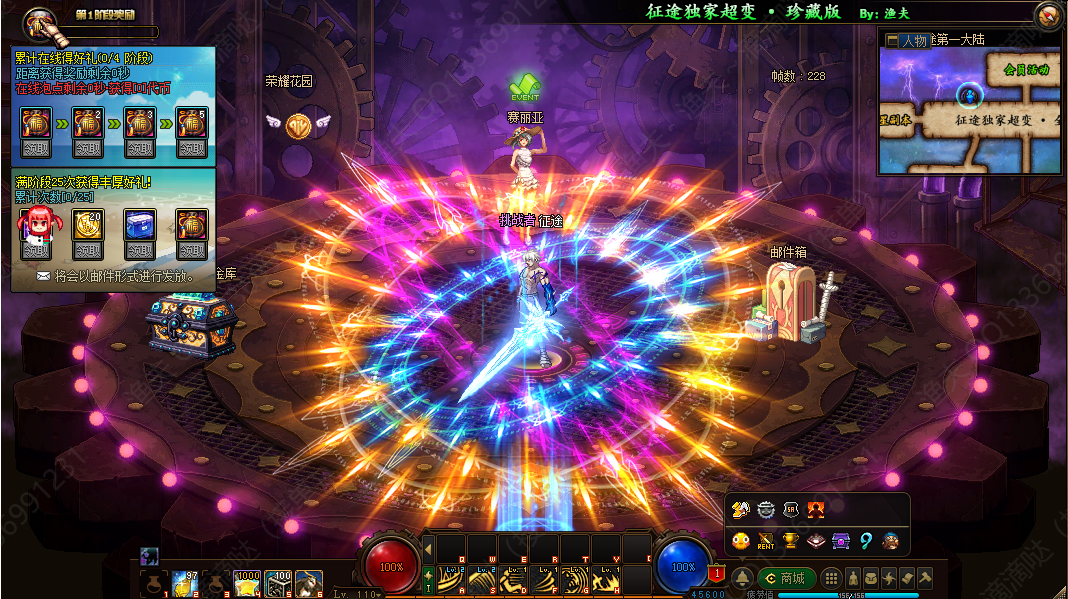Open the RENT crossed-swords icon
1068x599 pixels.
[766, 541]
